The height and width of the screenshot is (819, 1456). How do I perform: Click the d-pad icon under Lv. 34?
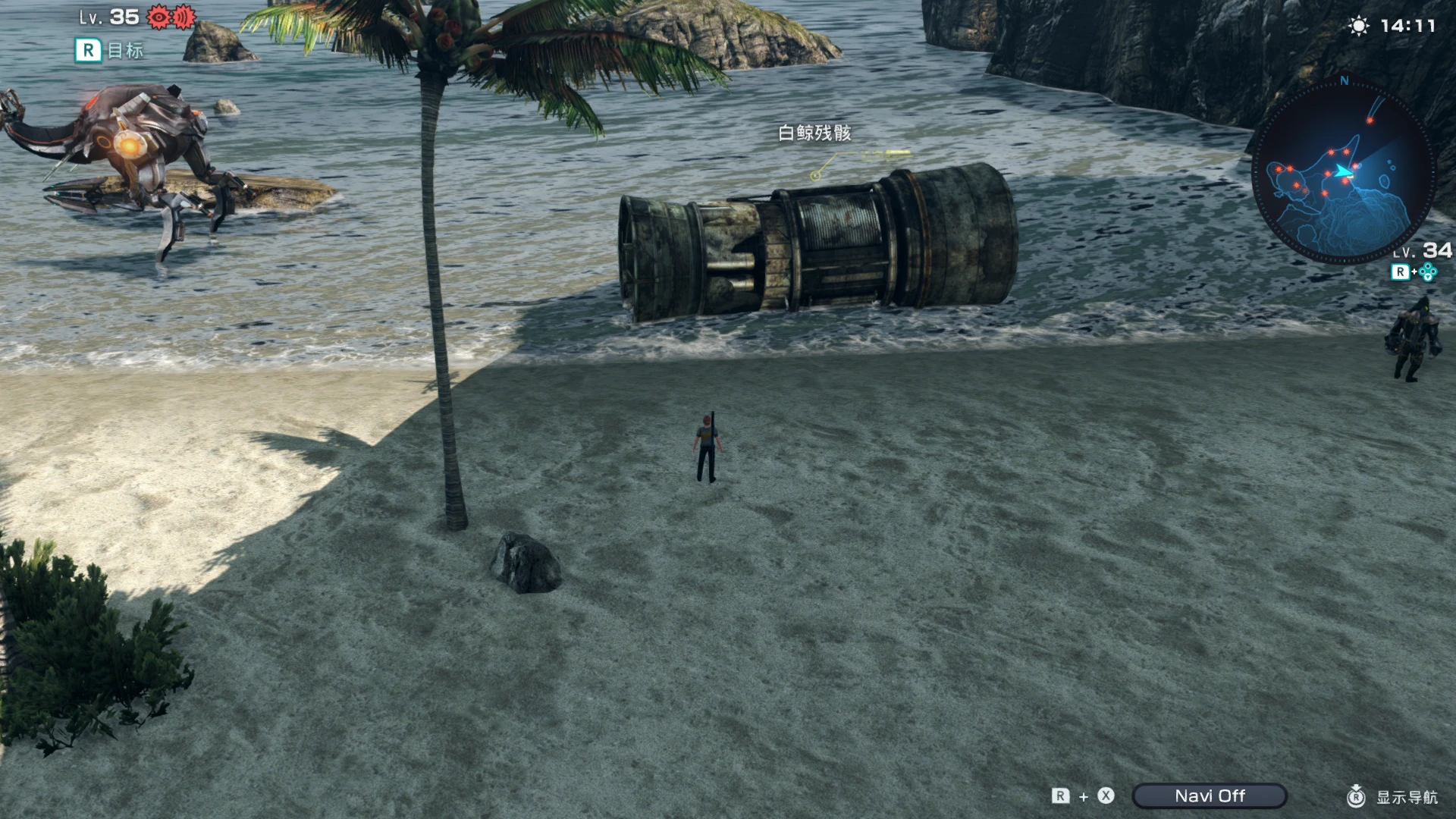[1428, 271]
